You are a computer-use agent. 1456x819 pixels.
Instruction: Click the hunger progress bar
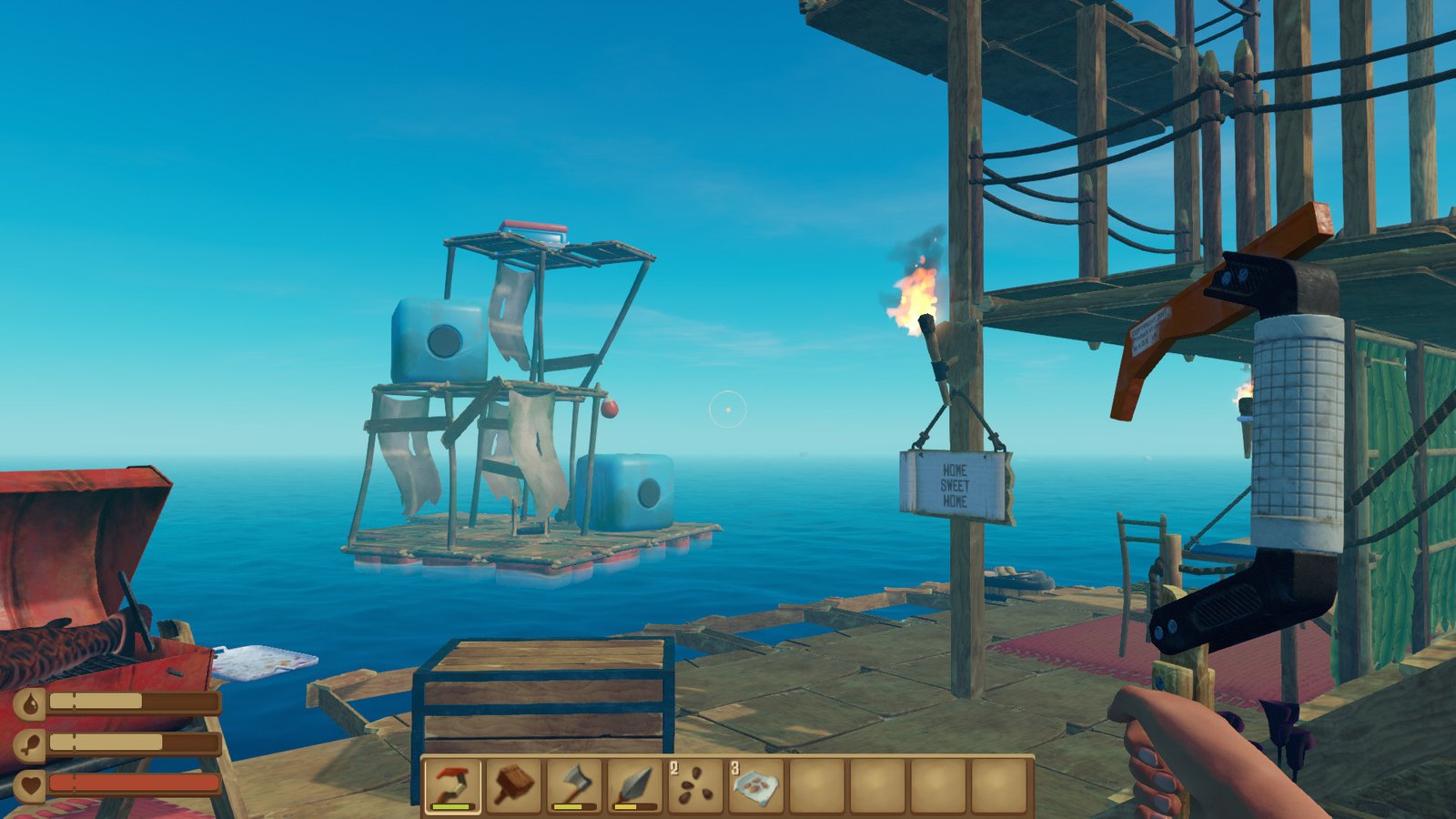tap(136, 742)
